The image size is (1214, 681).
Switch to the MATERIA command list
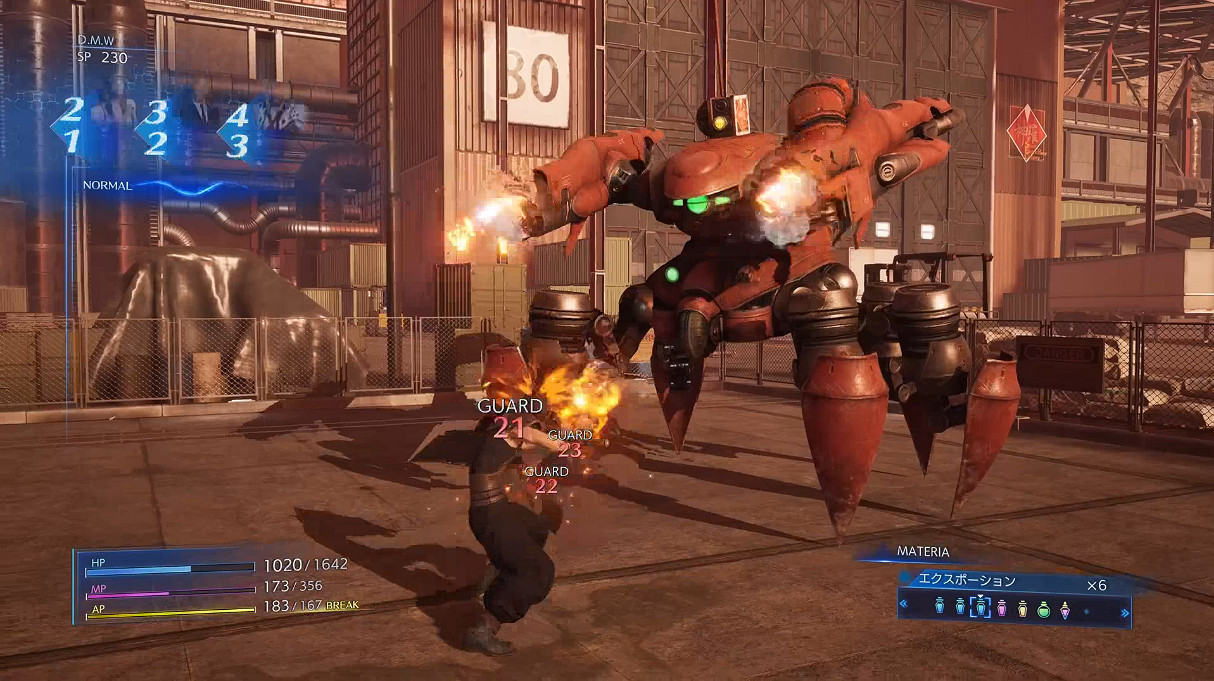(923, 552)
